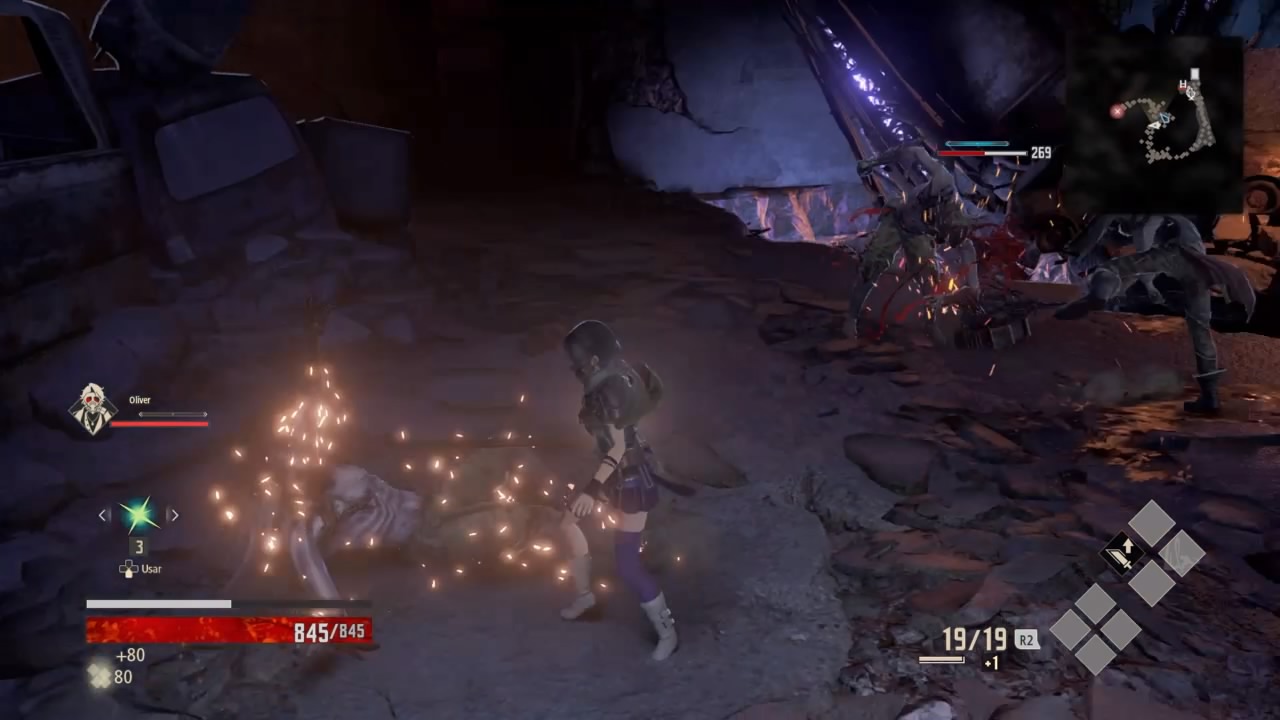The height and width of the screenshot is (720, 1280).
Task: Activate the sword gift icon
Action: click(1122, 553)
